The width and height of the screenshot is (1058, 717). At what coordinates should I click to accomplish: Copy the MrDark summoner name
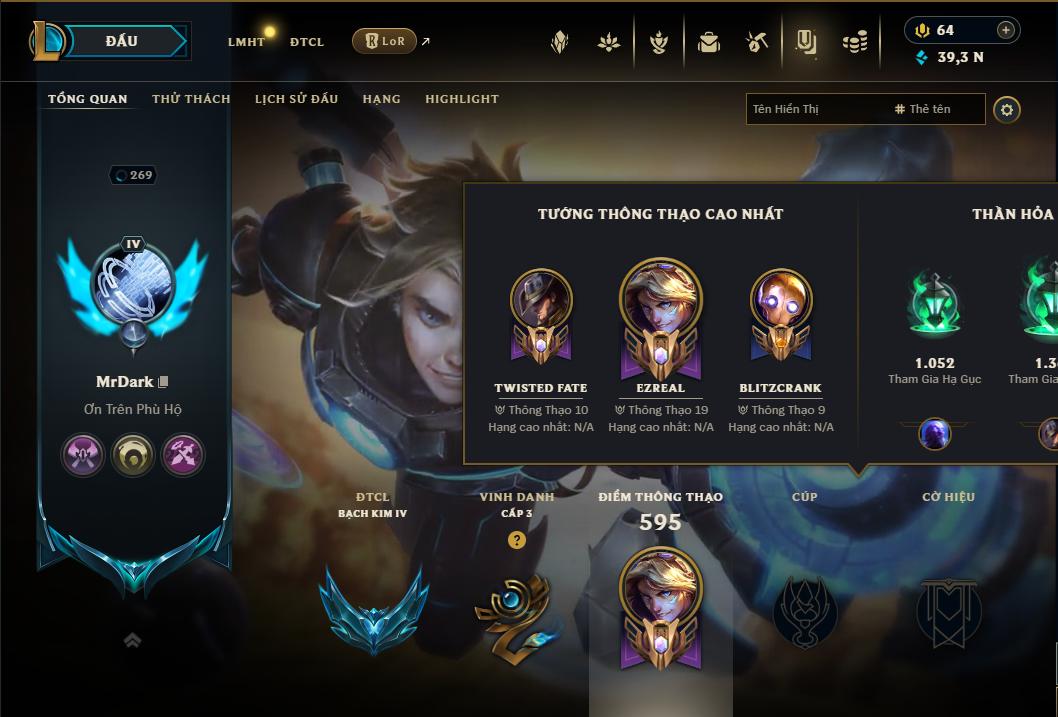point(164,382)
